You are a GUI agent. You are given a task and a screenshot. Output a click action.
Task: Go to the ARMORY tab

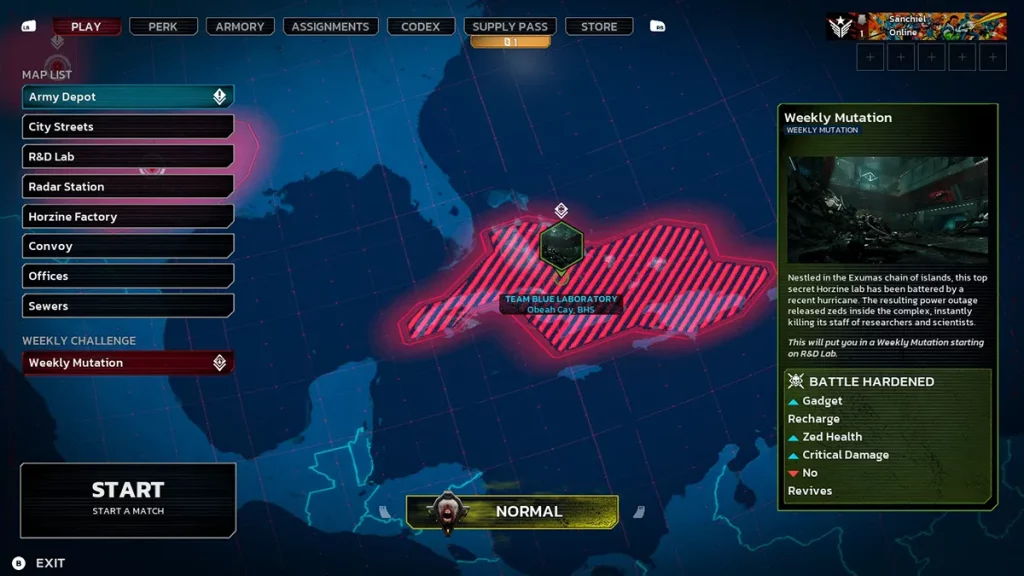pos(242,27)
